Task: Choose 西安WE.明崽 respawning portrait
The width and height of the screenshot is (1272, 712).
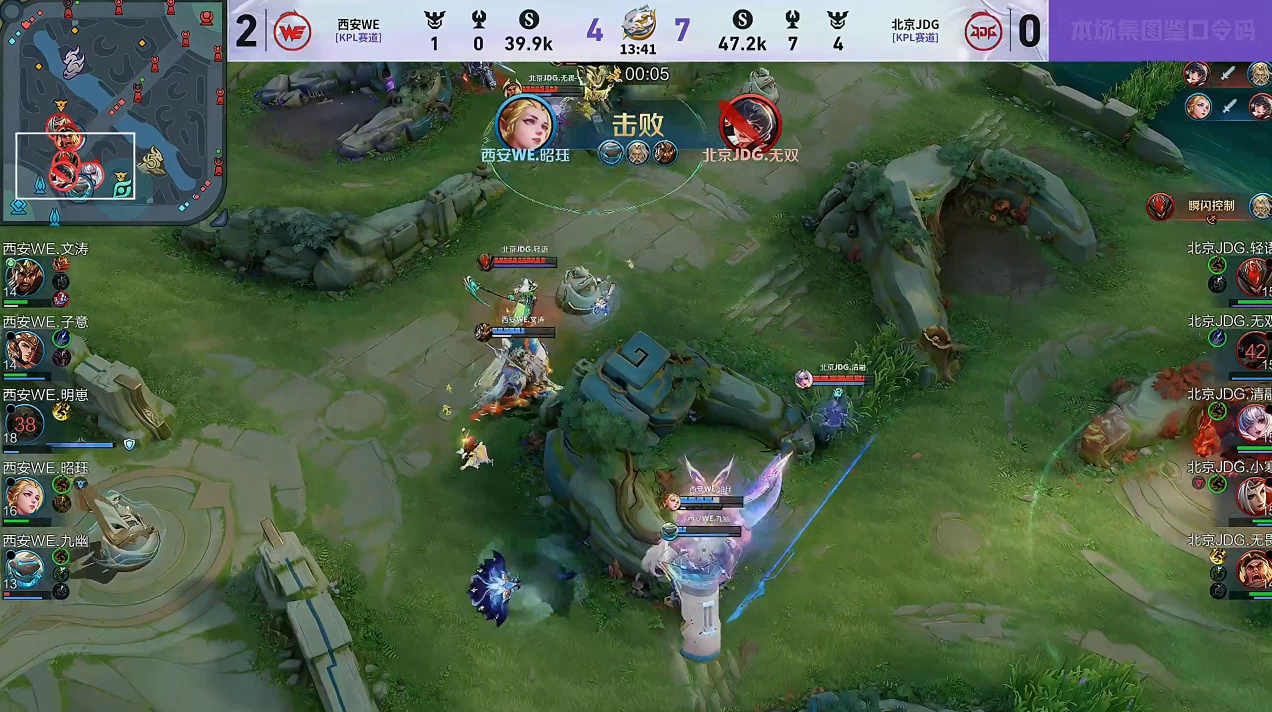Action: (x=23, y=422)
